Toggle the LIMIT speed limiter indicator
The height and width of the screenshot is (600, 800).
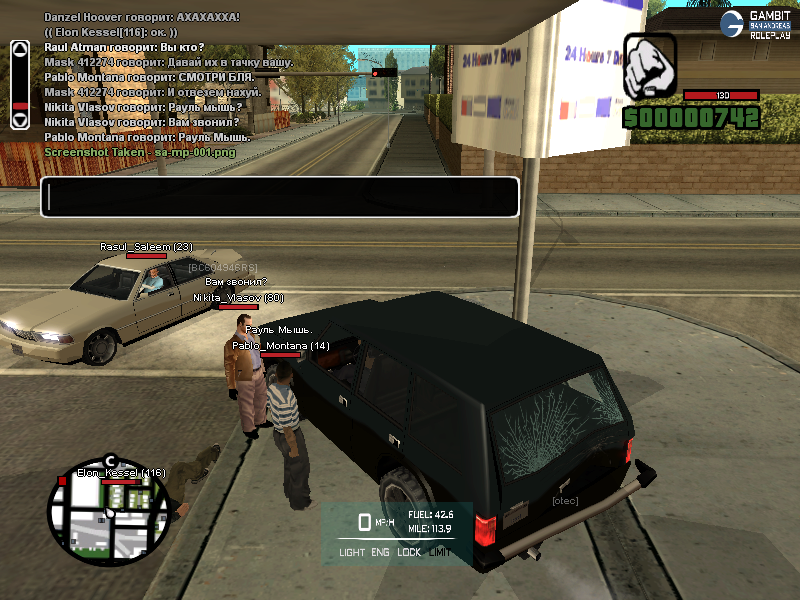point(440,552)
